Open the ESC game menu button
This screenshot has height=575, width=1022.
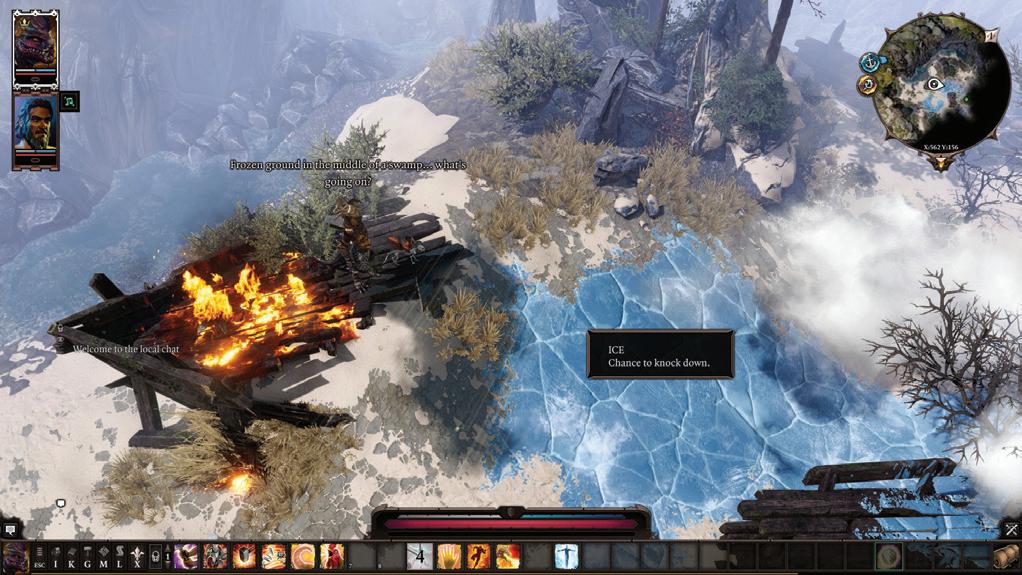[39, 556]
